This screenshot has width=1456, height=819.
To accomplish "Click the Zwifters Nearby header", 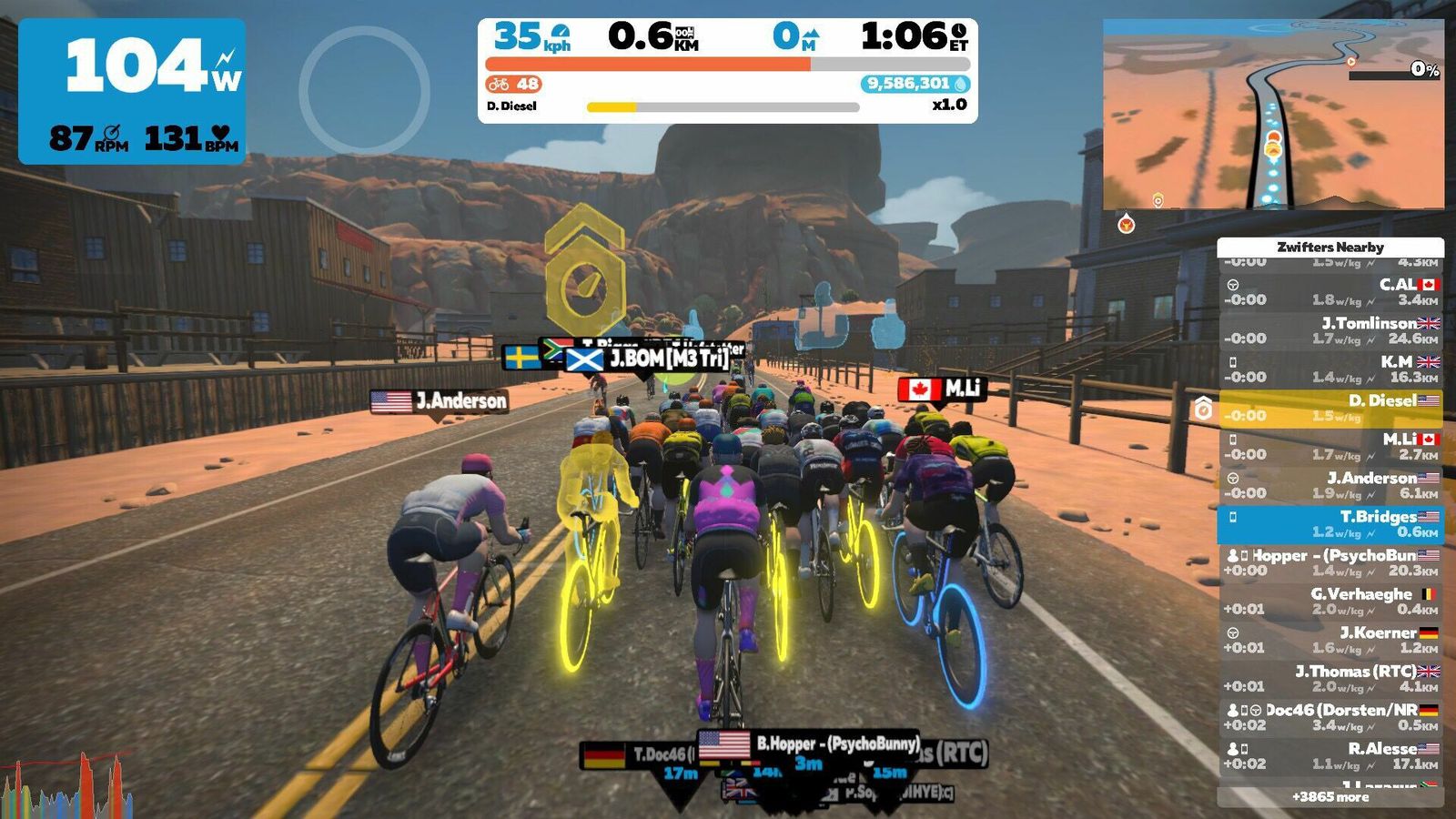I will tap(1330, 247).
